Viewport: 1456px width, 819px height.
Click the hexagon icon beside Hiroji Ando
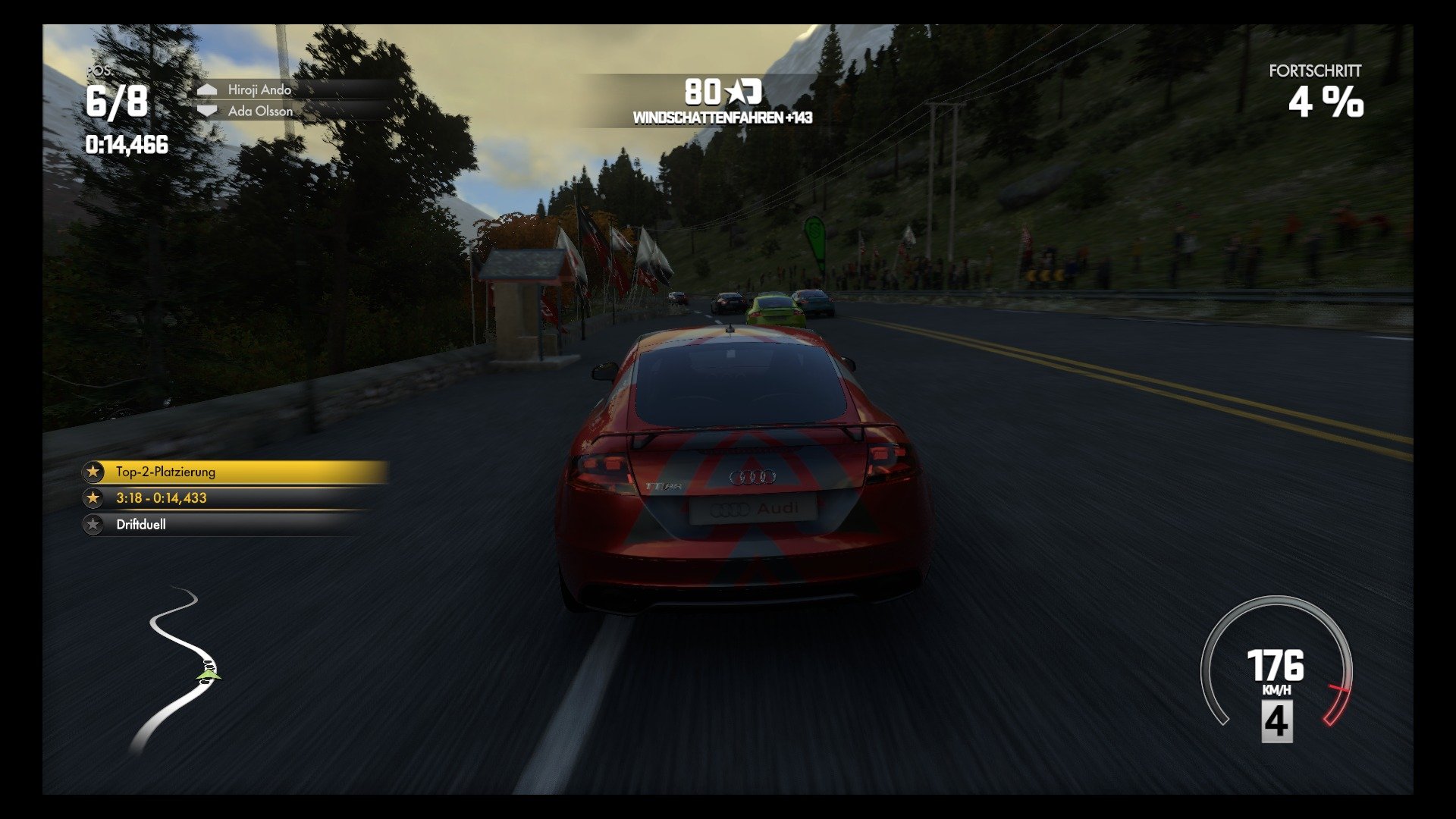pyautogui.click(x=206, y=89)
